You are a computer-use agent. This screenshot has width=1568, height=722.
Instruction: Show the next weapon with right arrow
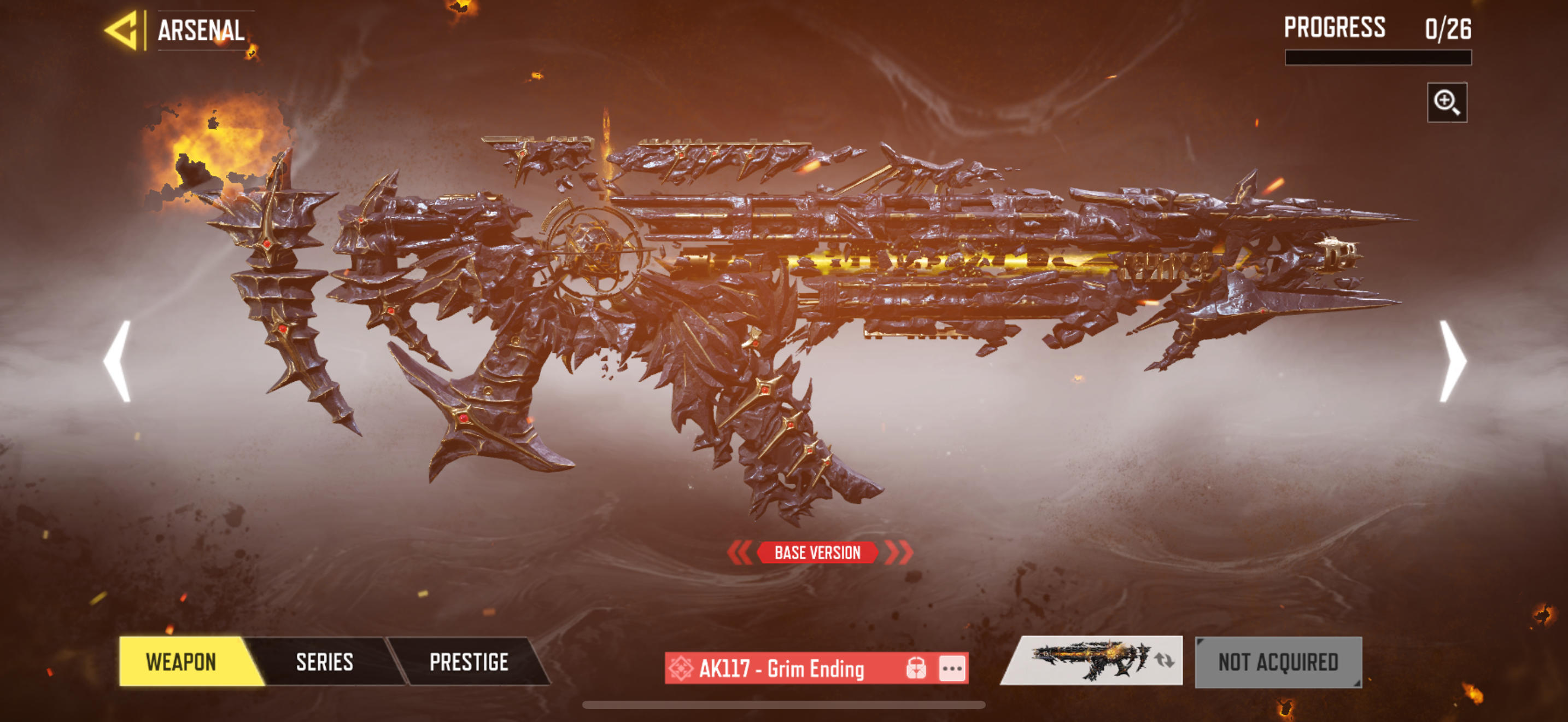1452,361
